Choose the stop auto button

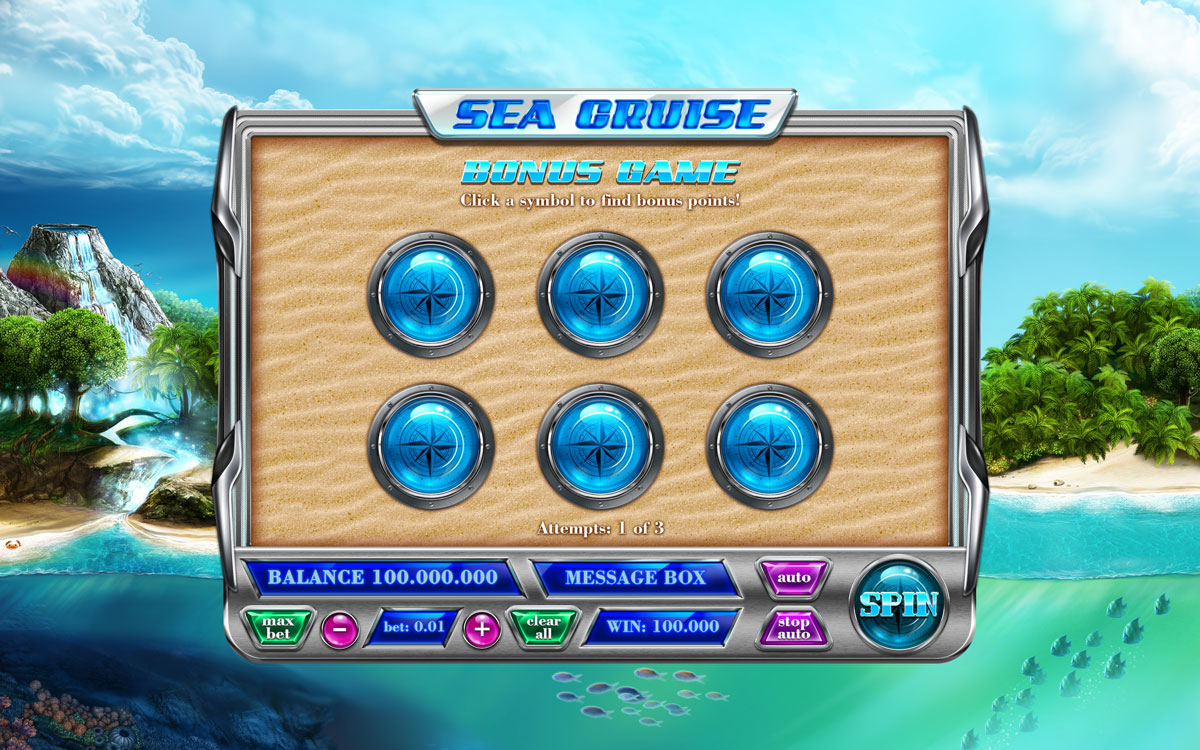[794, 628]
